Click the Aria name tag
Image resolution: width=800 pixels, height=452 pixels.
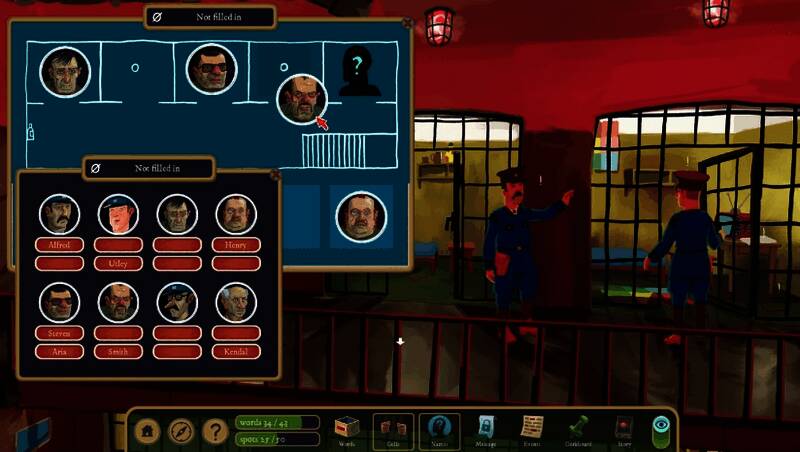(x=59, y=351)
